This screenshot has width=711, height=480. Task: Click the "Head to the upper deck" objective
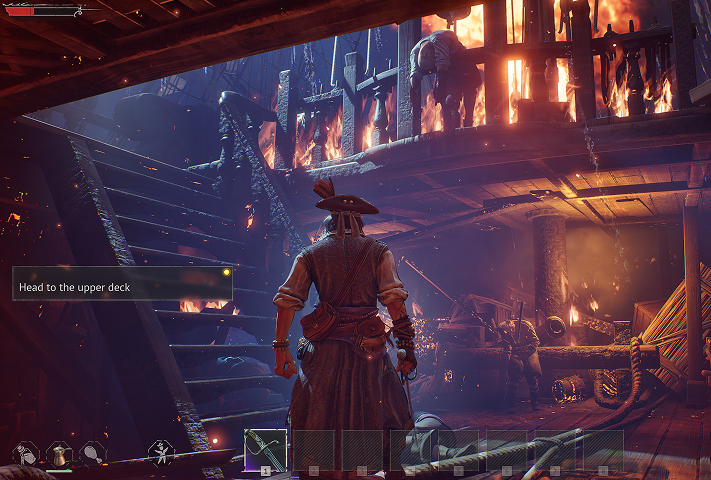click(x=122, y=285)
